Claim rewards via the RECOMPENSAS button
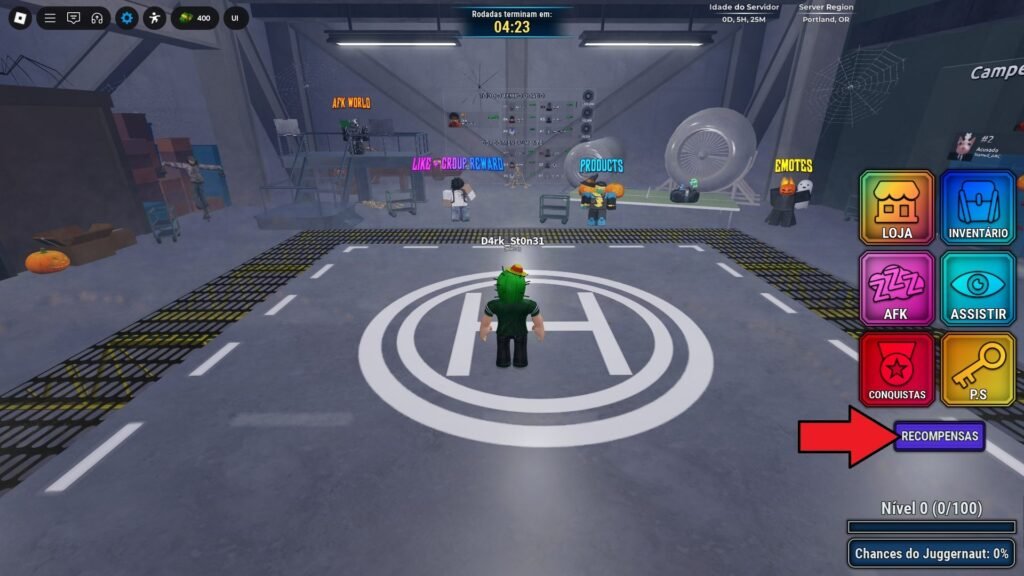Viewport: 1024px width, 576px height. tap(940, 436)
